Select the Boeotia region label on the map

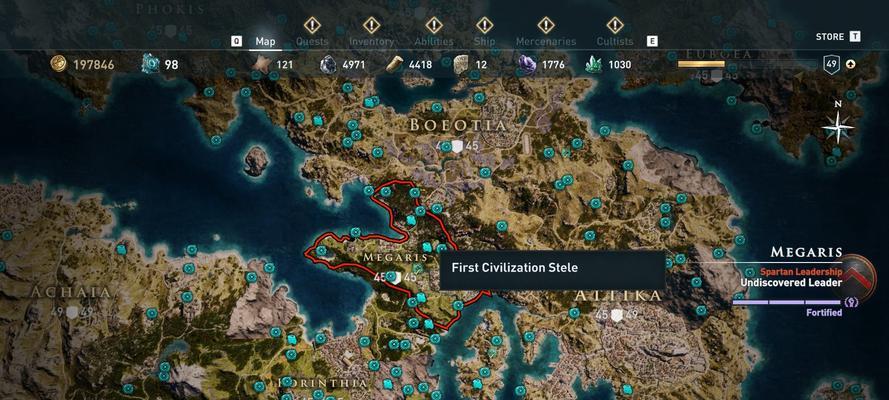(458, 125)
